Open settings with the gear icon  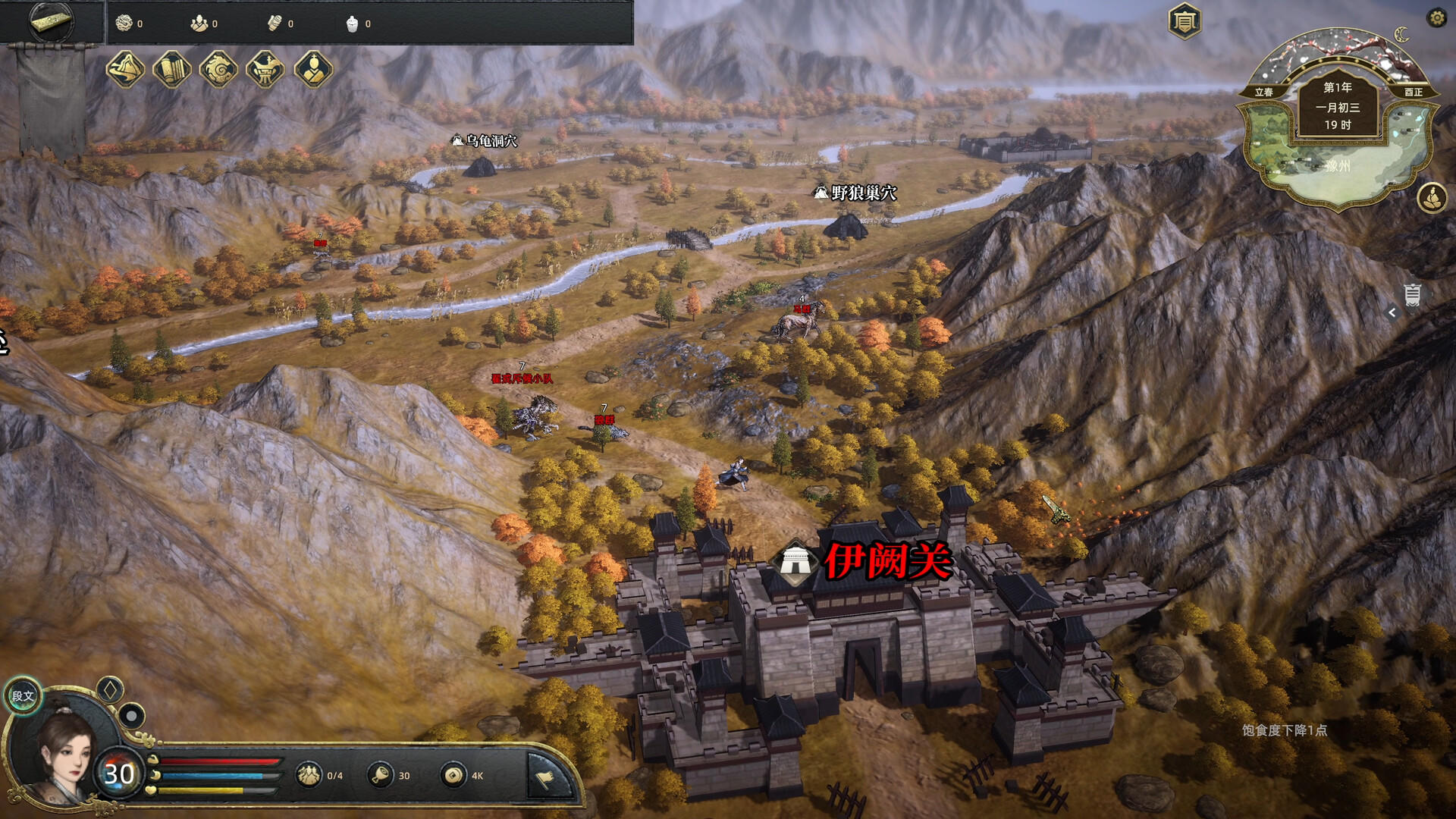point(1436,18)
